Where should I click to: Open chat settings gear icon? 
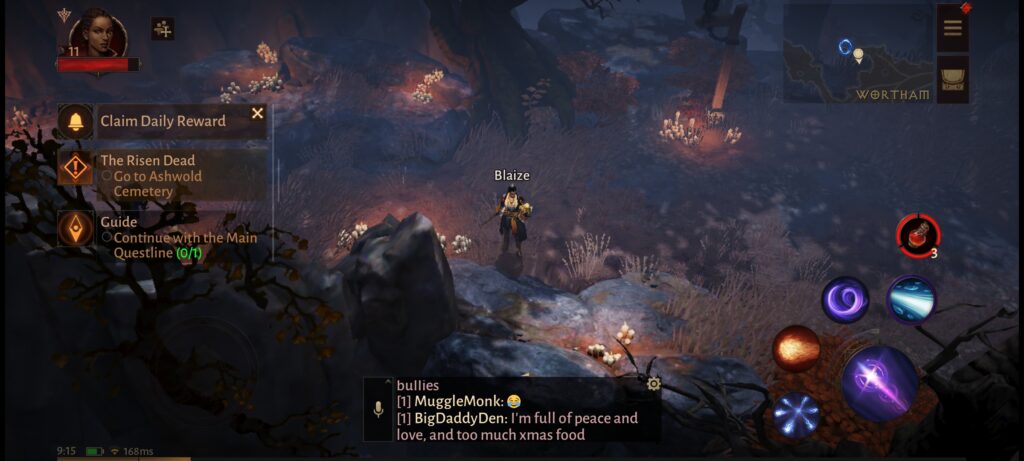[653, 384]
